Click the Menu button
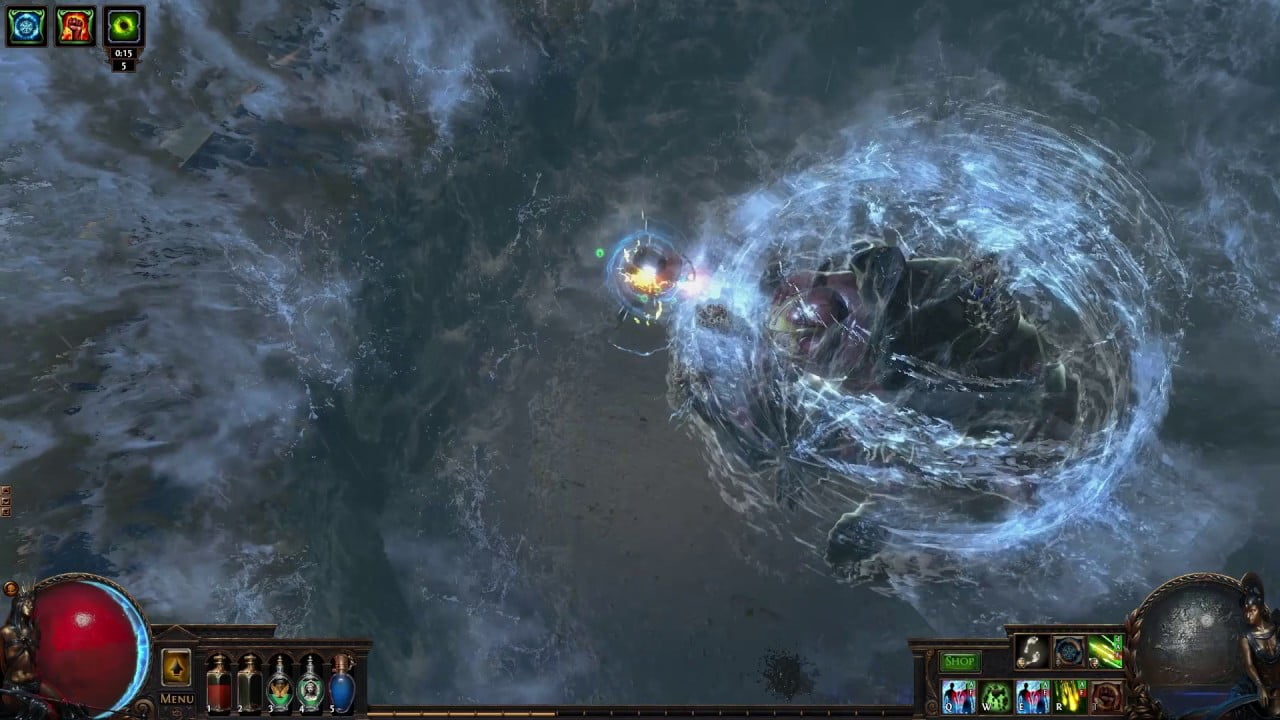Viewport: 1280px width, 720px height. coord(177,698)
